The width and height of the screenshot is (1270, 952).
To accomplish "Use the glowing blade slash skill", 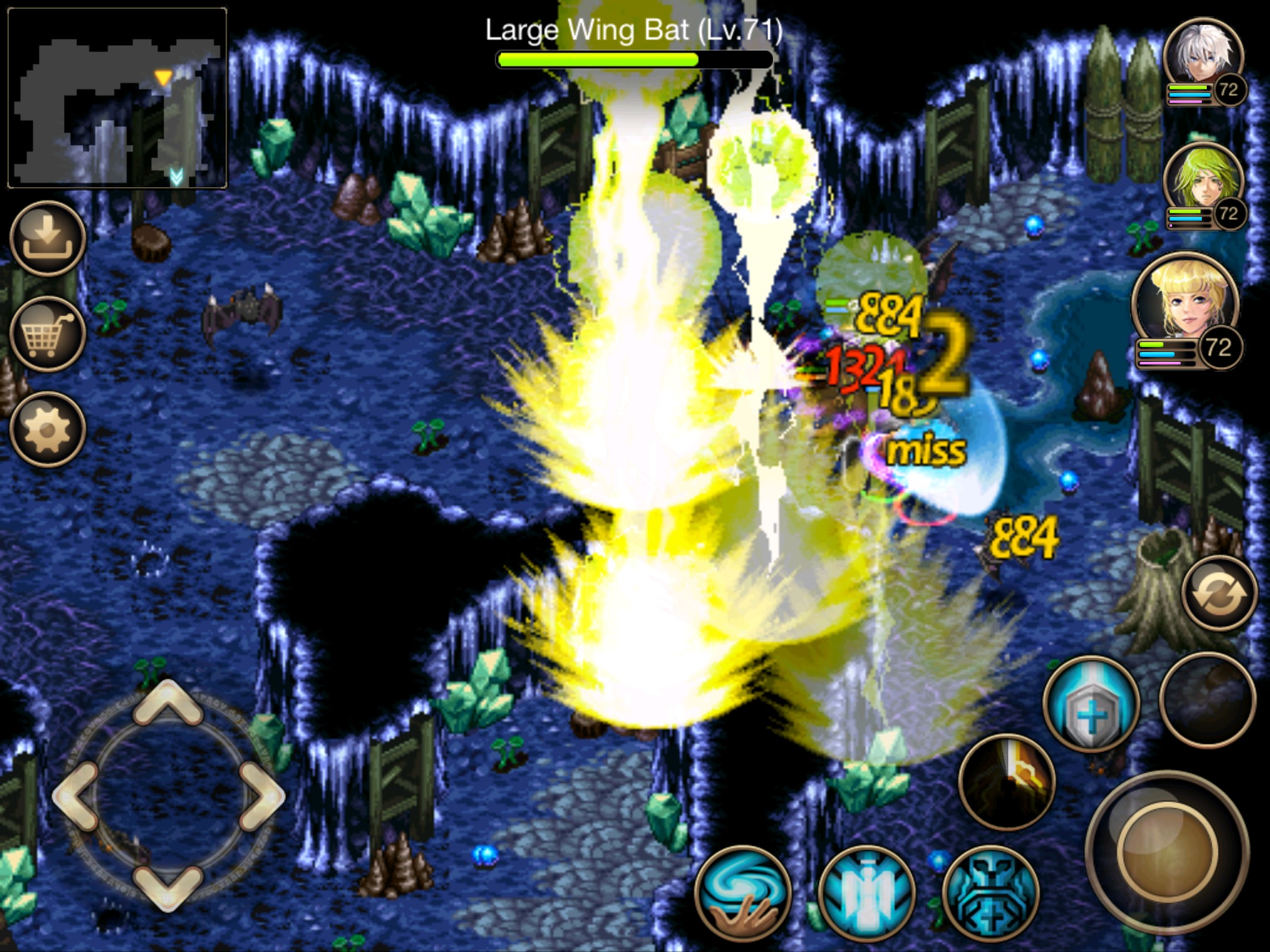I will pos(1006,782).
